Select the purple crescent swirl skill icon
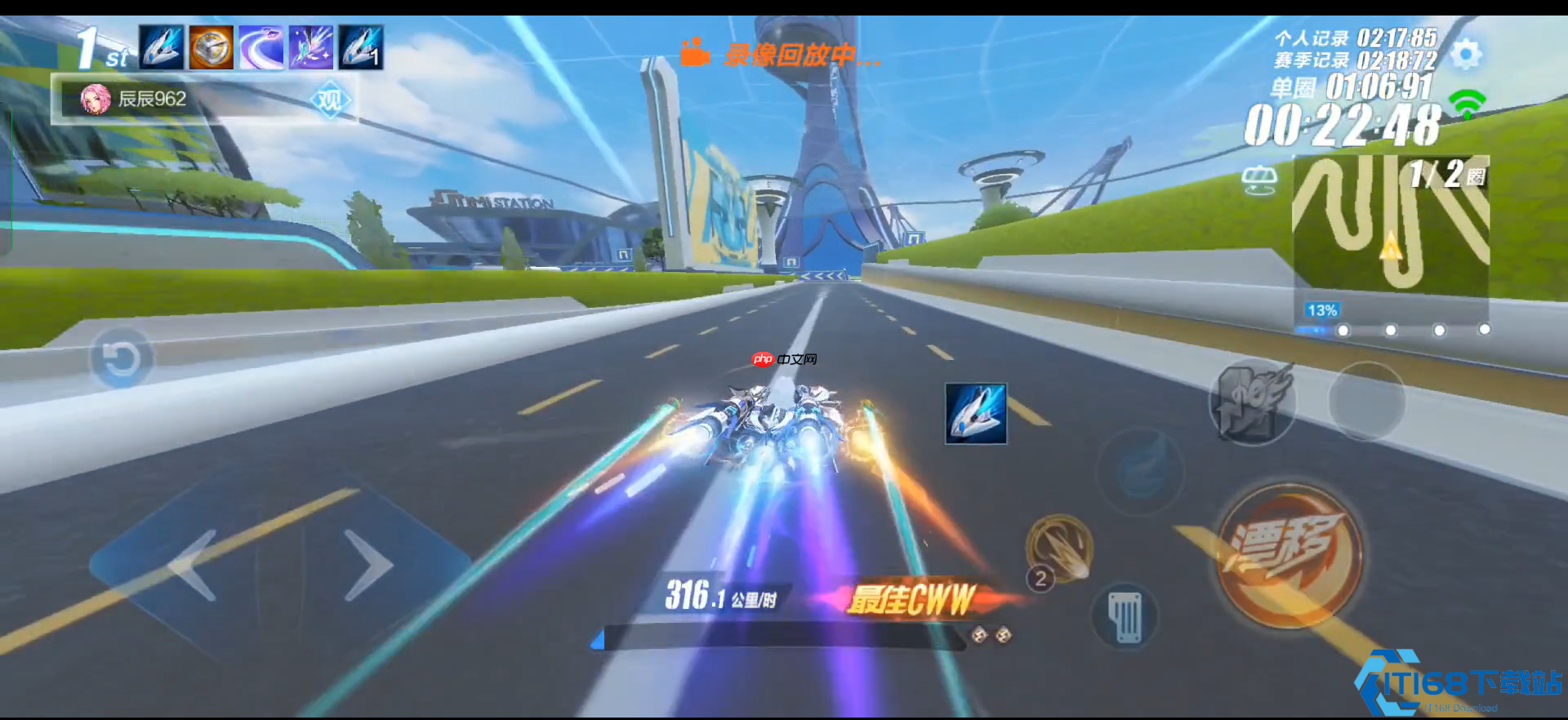The width and height of the screenshot is (1568, 720). click(x=261, y=47)
